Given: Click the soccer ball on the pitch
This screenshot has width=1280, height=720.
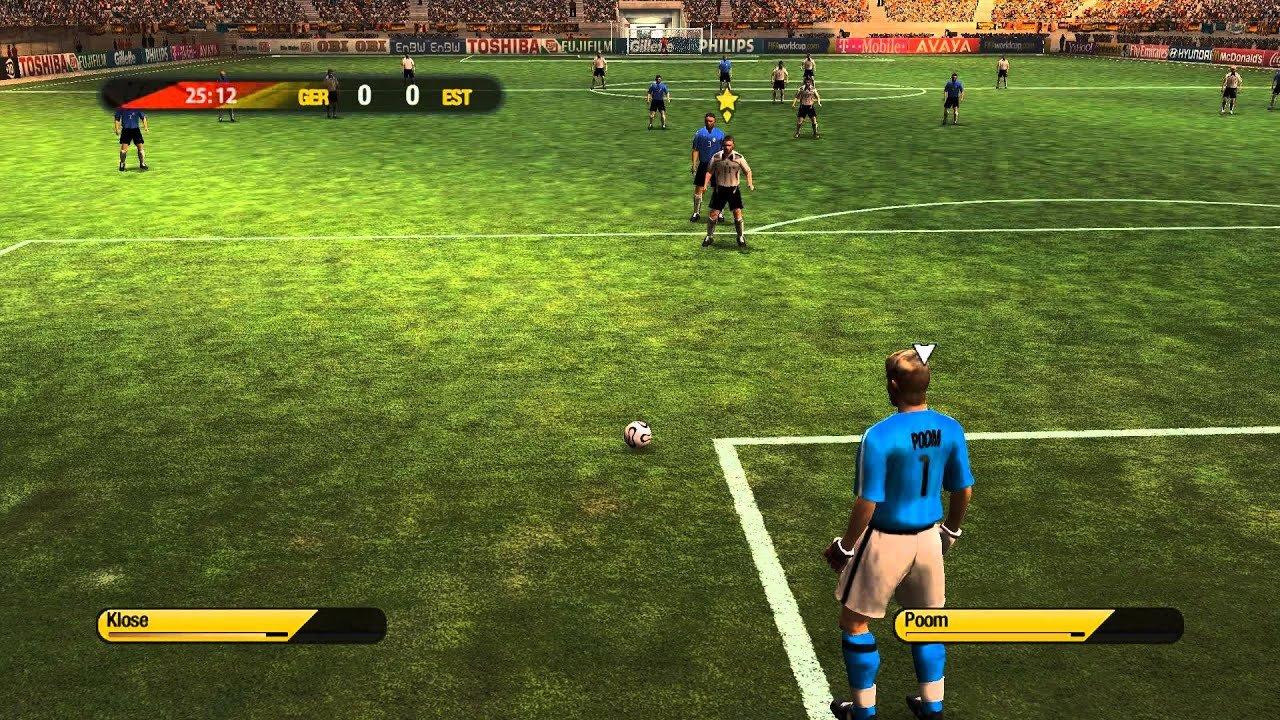Looking at the screenshot, I should tap(637, 437).
